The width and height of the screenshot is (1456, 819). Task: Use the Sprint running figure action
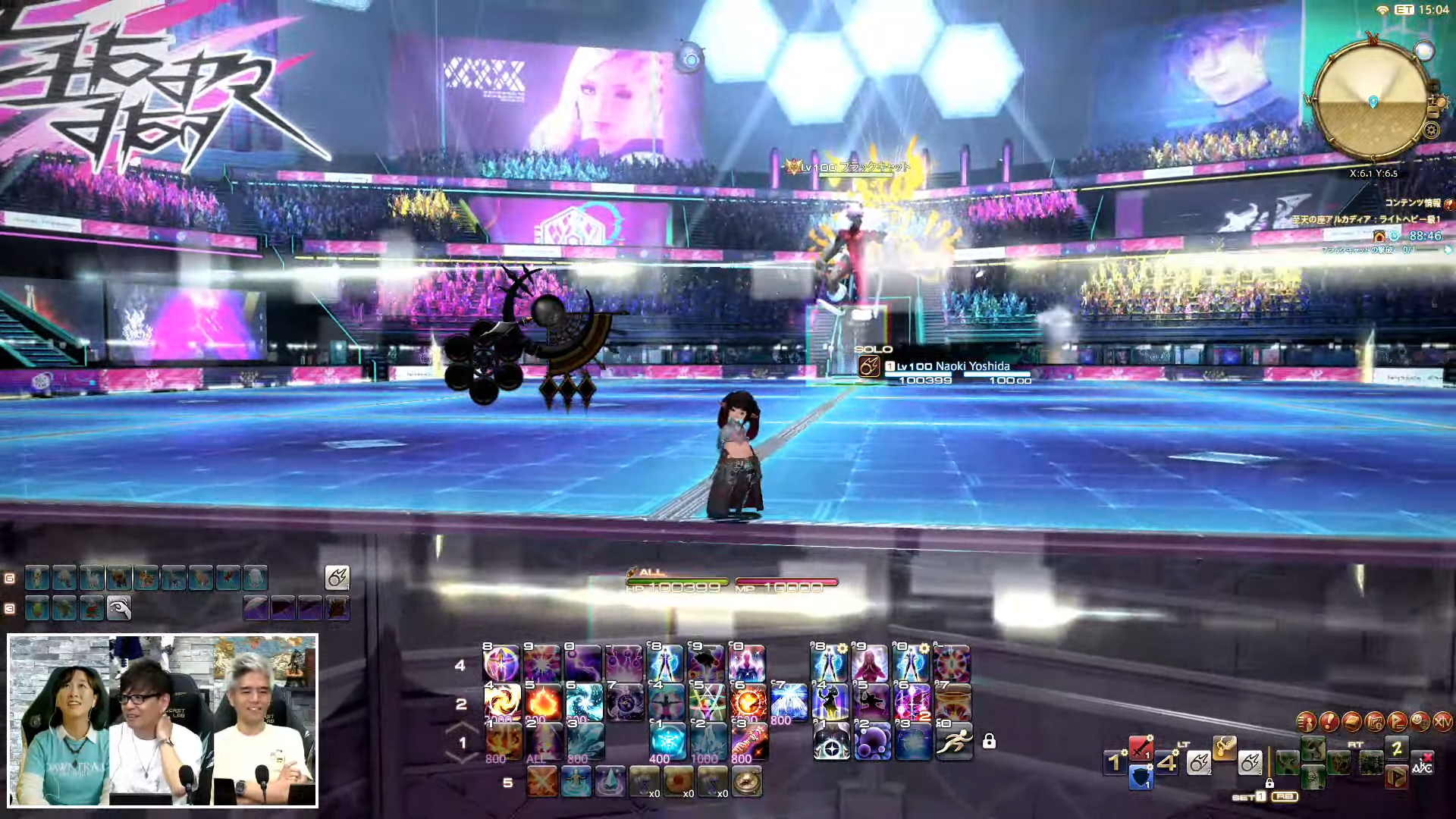tap(953, 741)
